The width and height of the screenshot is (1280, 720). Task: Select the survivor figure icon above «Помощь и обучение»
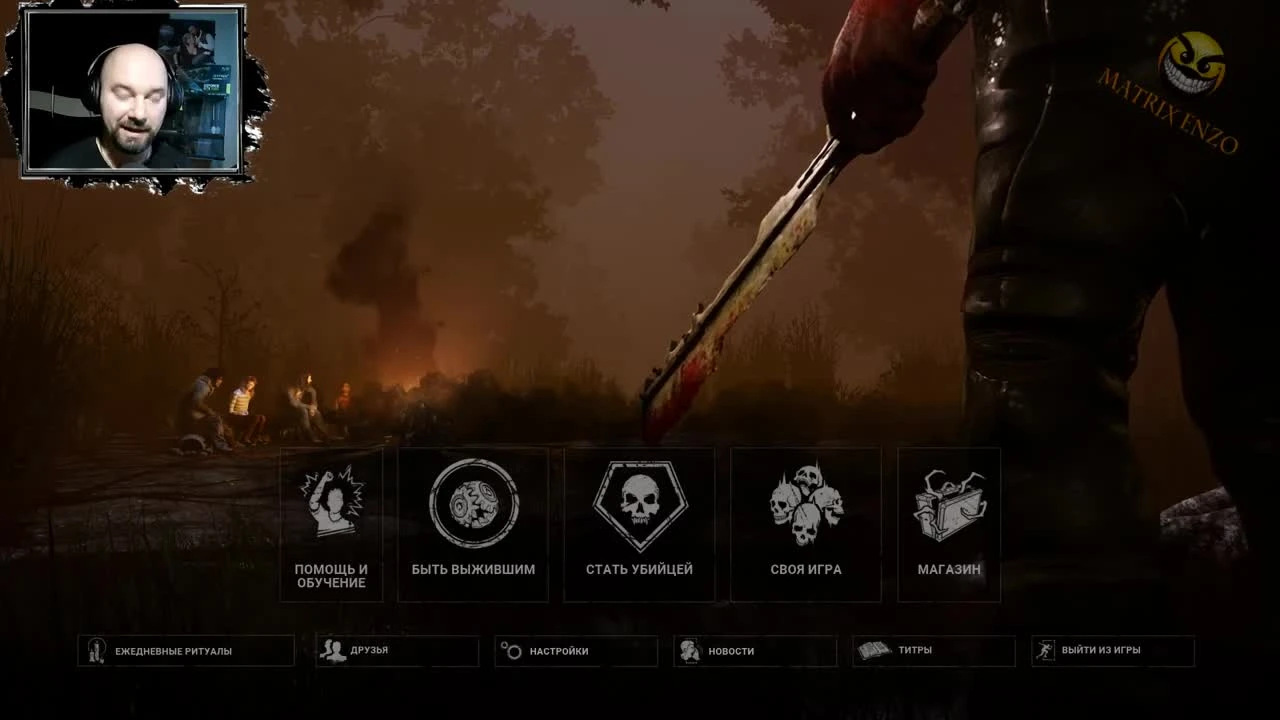(331, 505)
